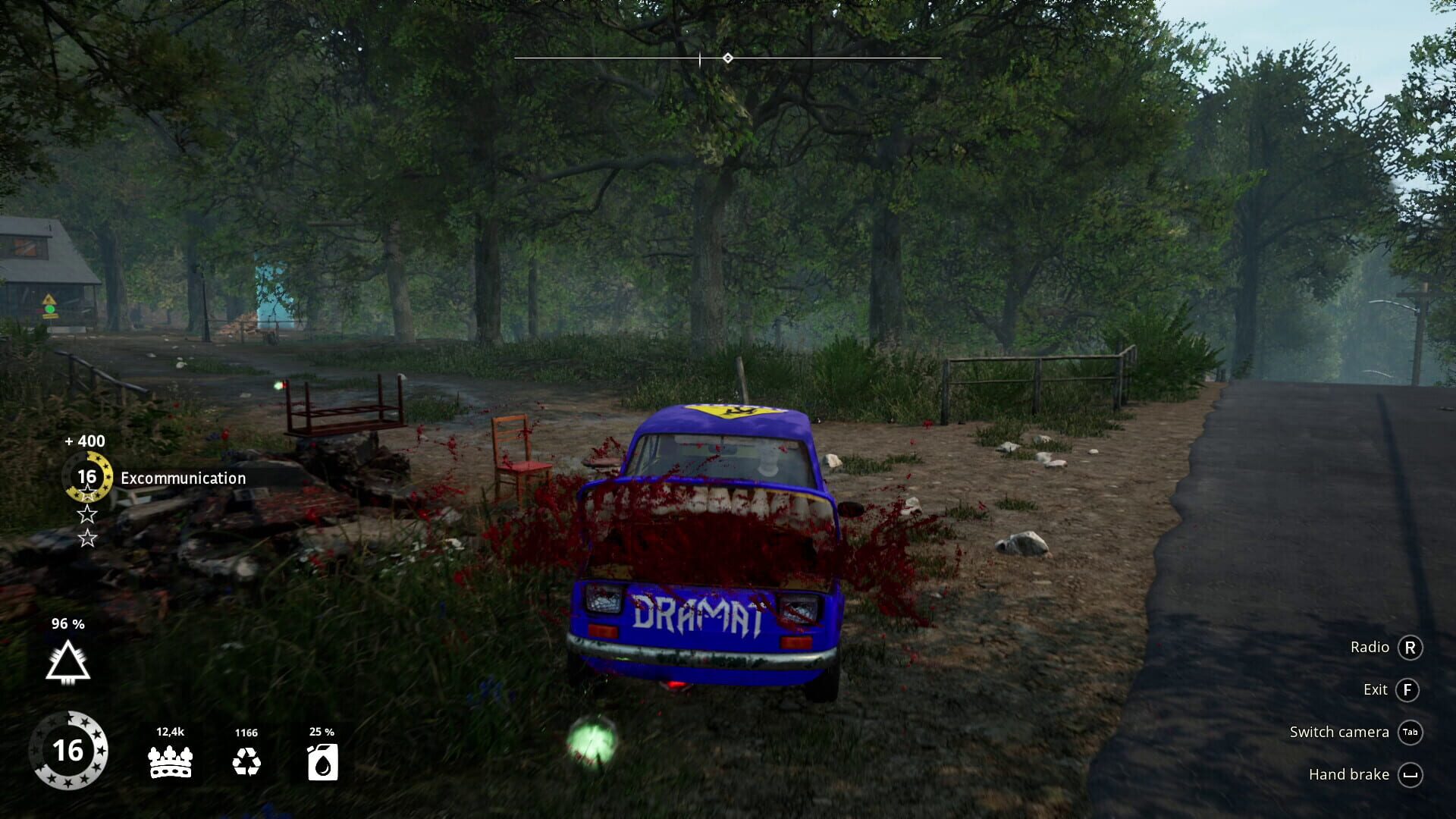Click the spacebar icon beside Hand brake
Viewport: 1456px width, 819px height.
(x=1410, y=775)
